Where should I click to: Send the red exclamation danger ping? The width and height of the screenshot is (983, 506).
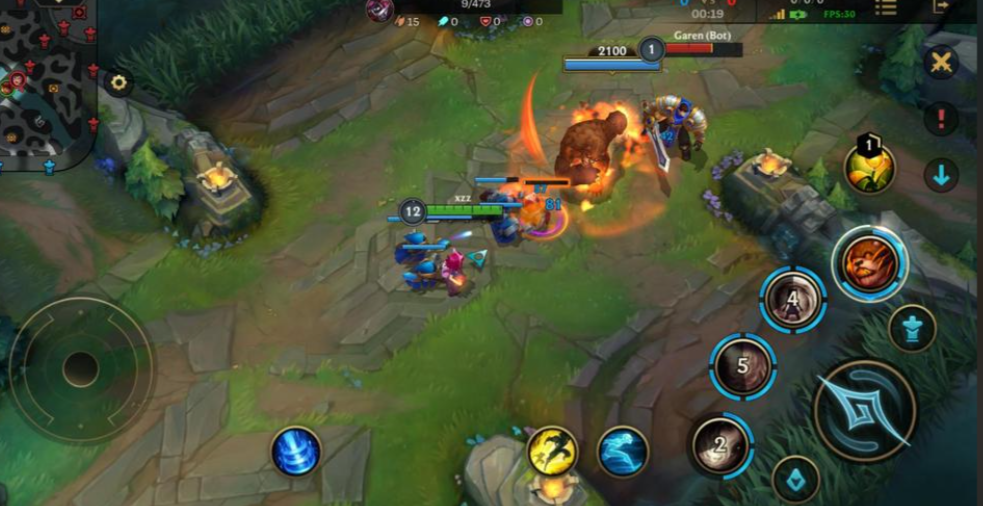[x=940, y=118]
